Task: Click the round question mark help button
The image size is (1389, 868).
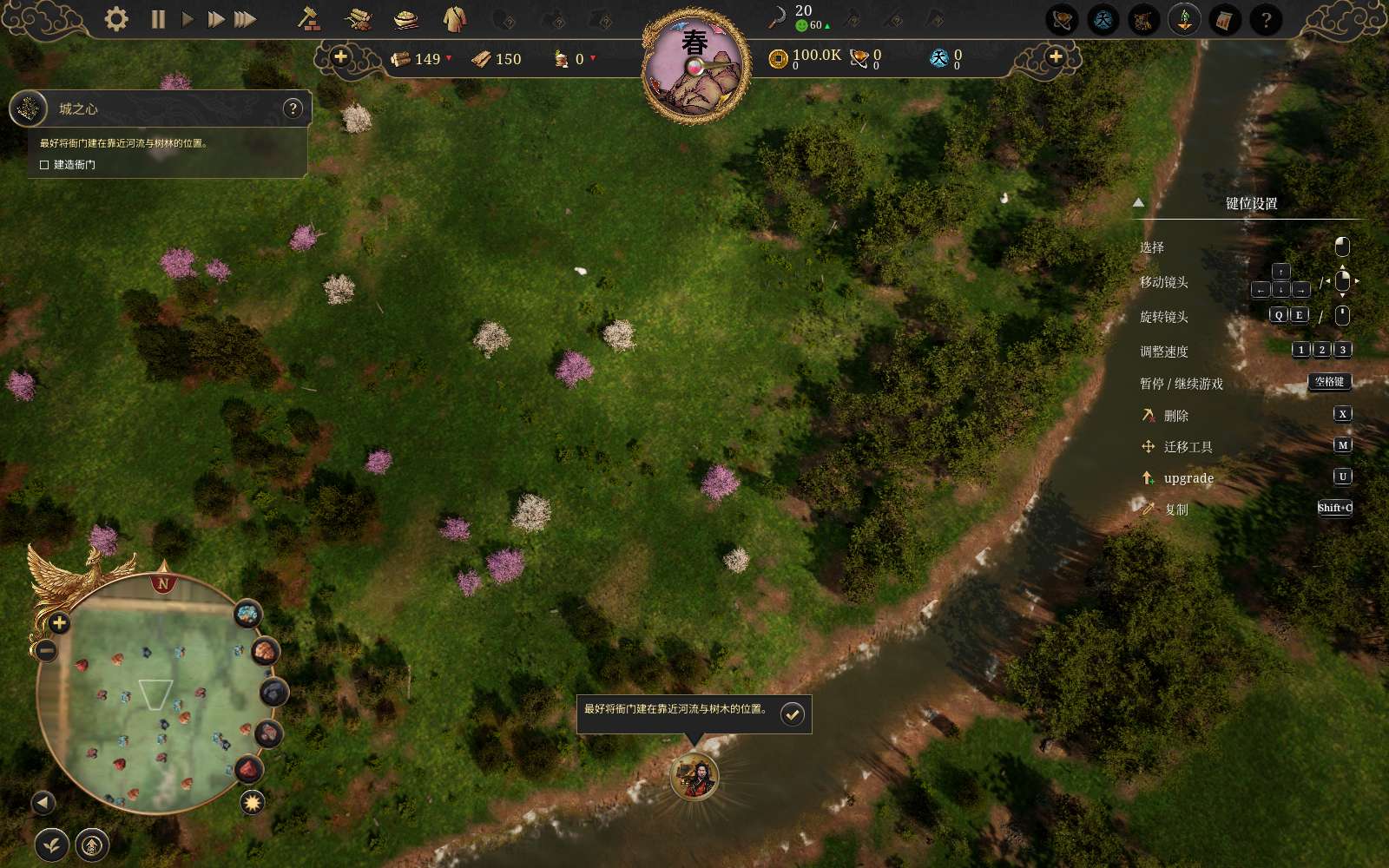Action: (1266, 20)
